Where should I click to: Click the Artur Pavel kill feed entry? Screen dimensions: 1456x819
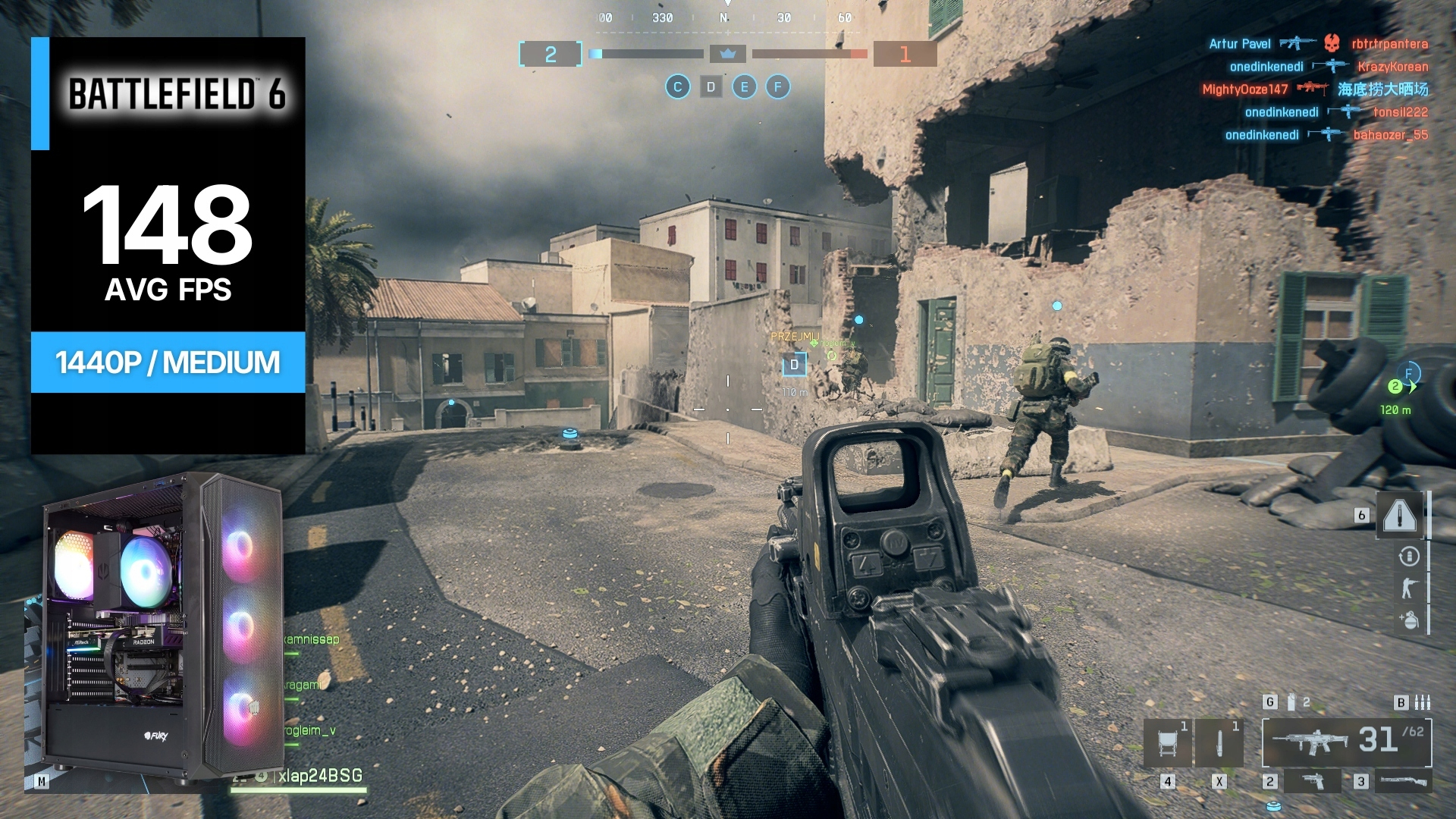(x=1239, y=44)
